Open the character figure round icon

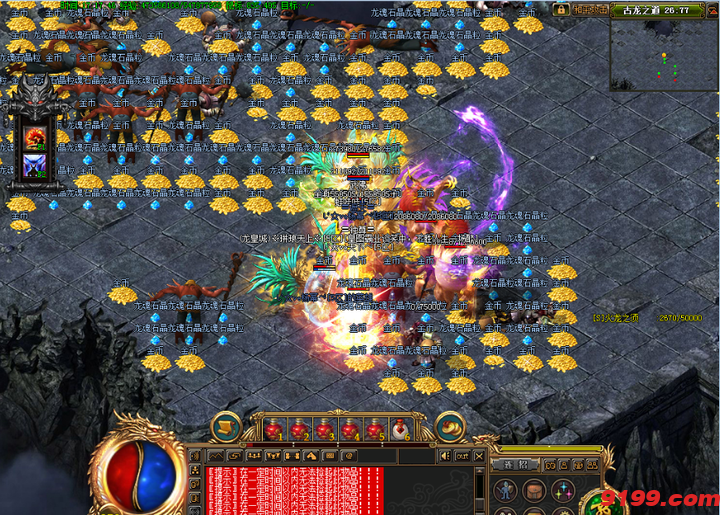click(507, 491)
